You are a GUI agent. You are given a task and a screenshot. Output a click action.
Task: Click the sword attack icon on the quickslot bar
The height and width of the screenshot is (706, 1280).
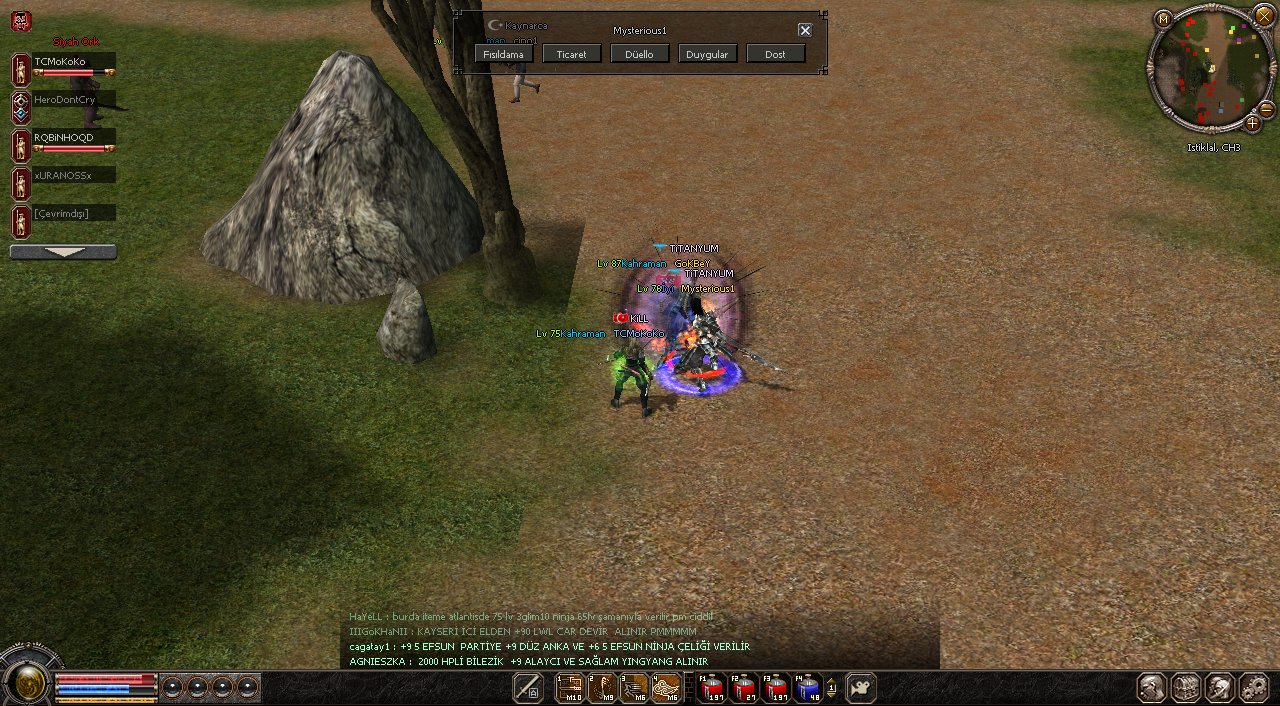pyautogui.click(x=527, y=688)
